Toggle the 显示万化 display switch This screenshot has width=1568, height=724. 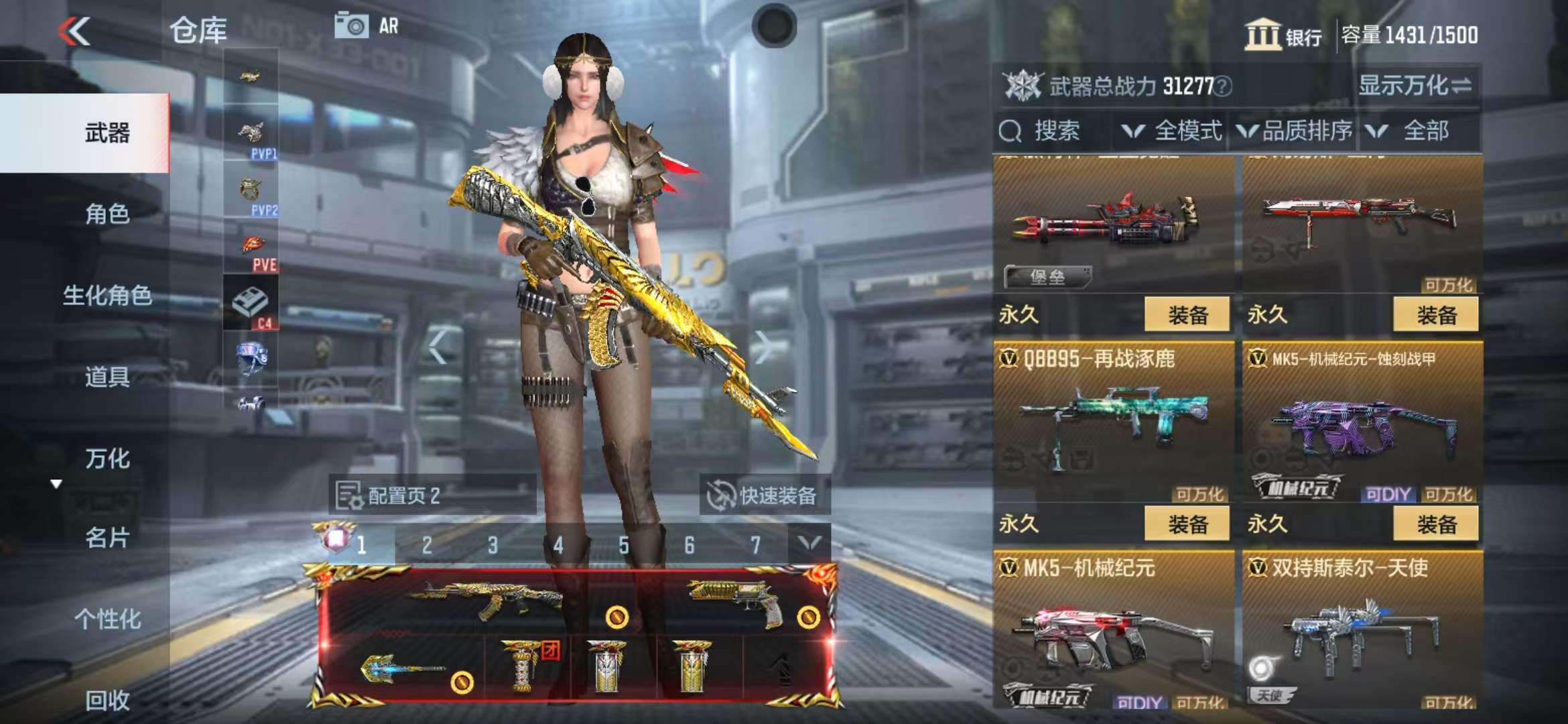click(1414, 86)
